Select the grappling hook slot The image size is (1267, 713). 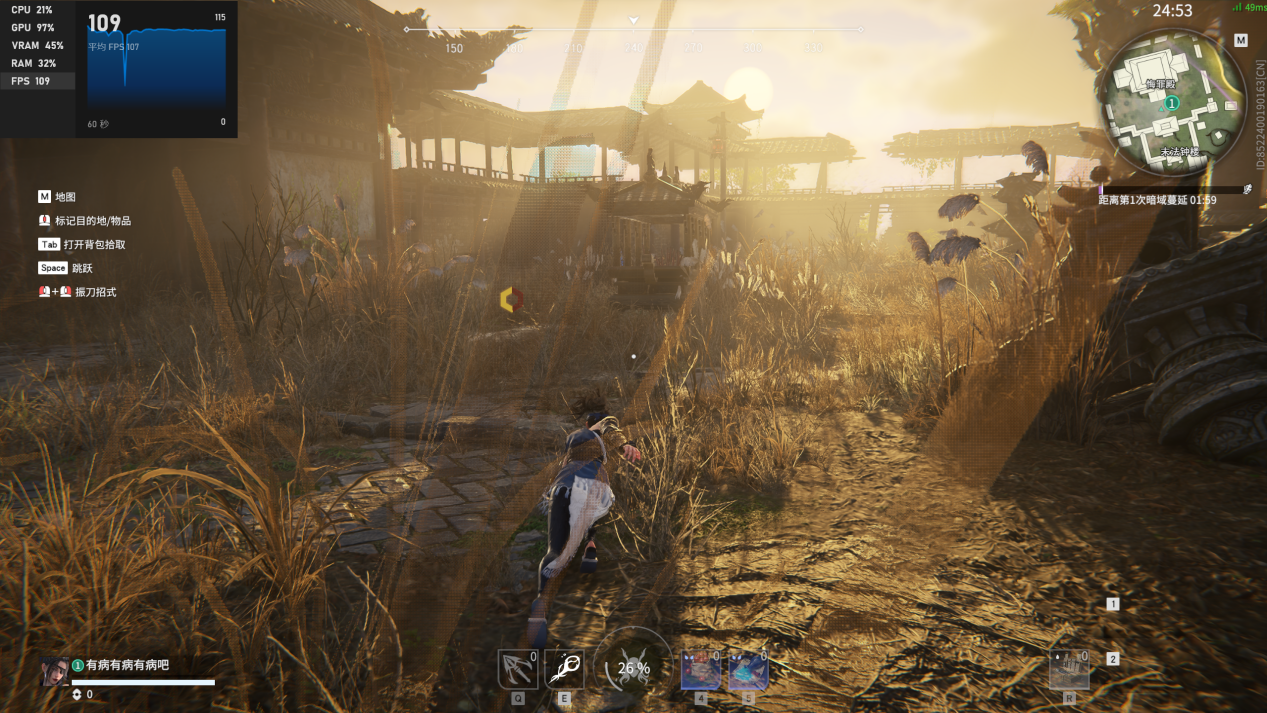pos(517,669)
